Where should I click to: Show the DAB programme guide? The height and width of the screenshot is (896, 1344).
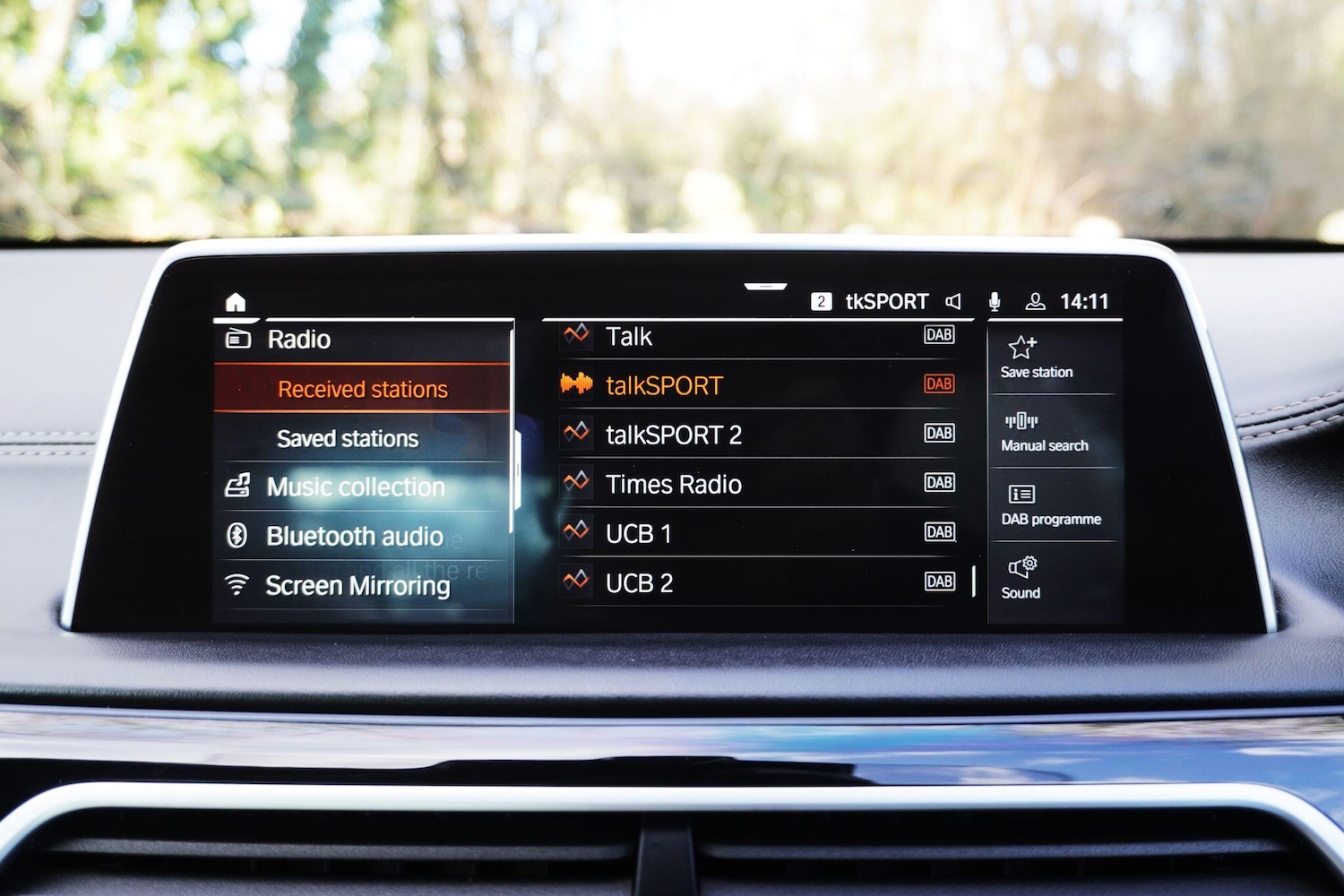click(1050, 504)
